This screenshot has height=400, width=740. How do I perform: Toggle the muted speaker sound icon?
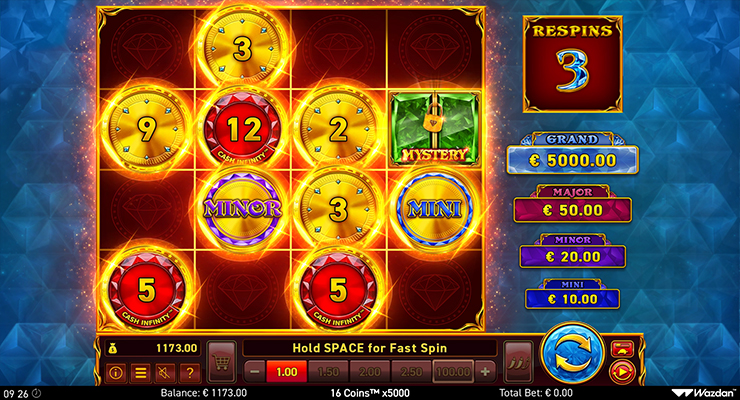coord(163,373)
